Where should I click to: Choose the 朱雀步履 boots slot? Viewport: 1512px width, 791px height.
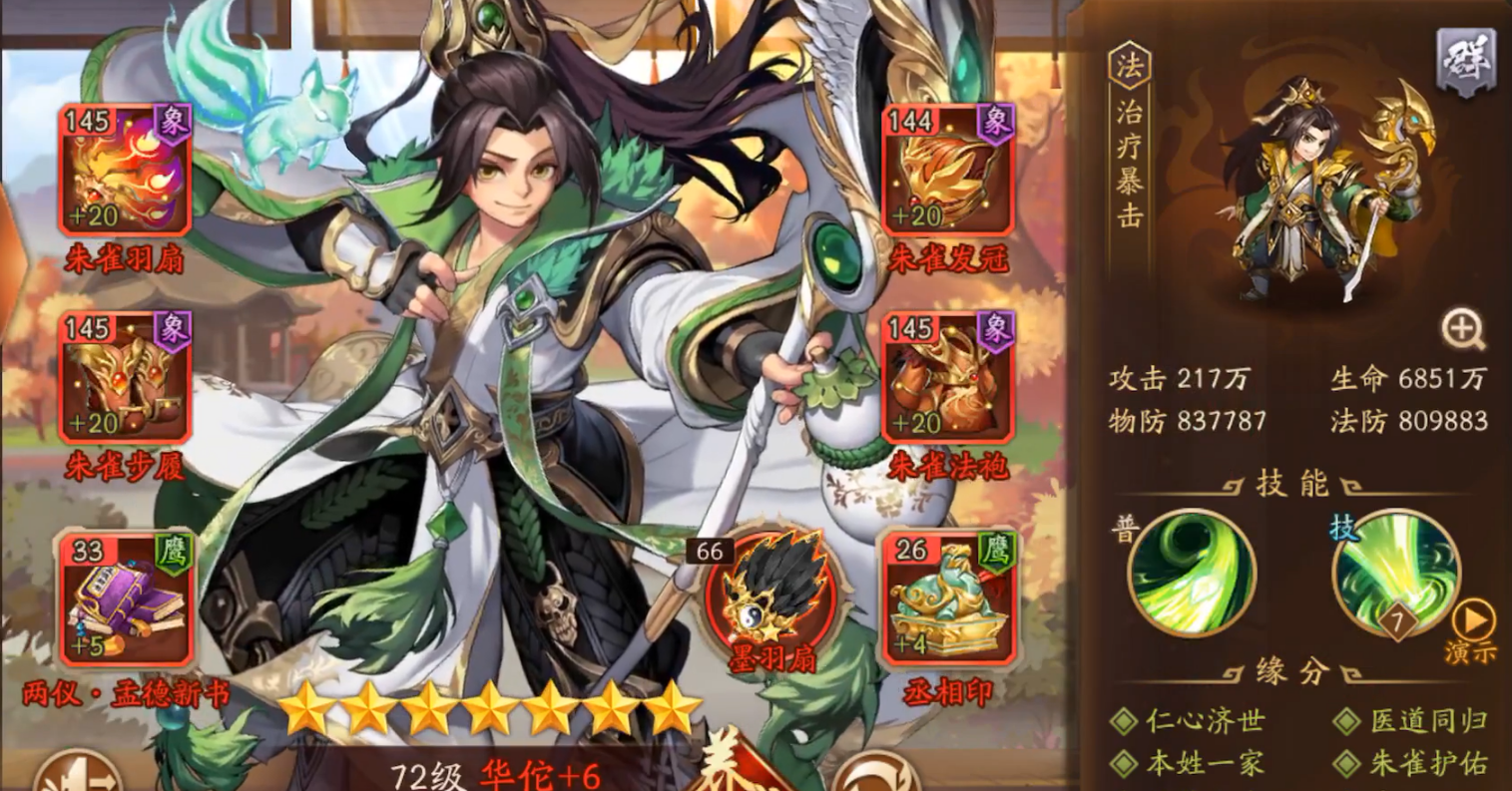point(125,379)
